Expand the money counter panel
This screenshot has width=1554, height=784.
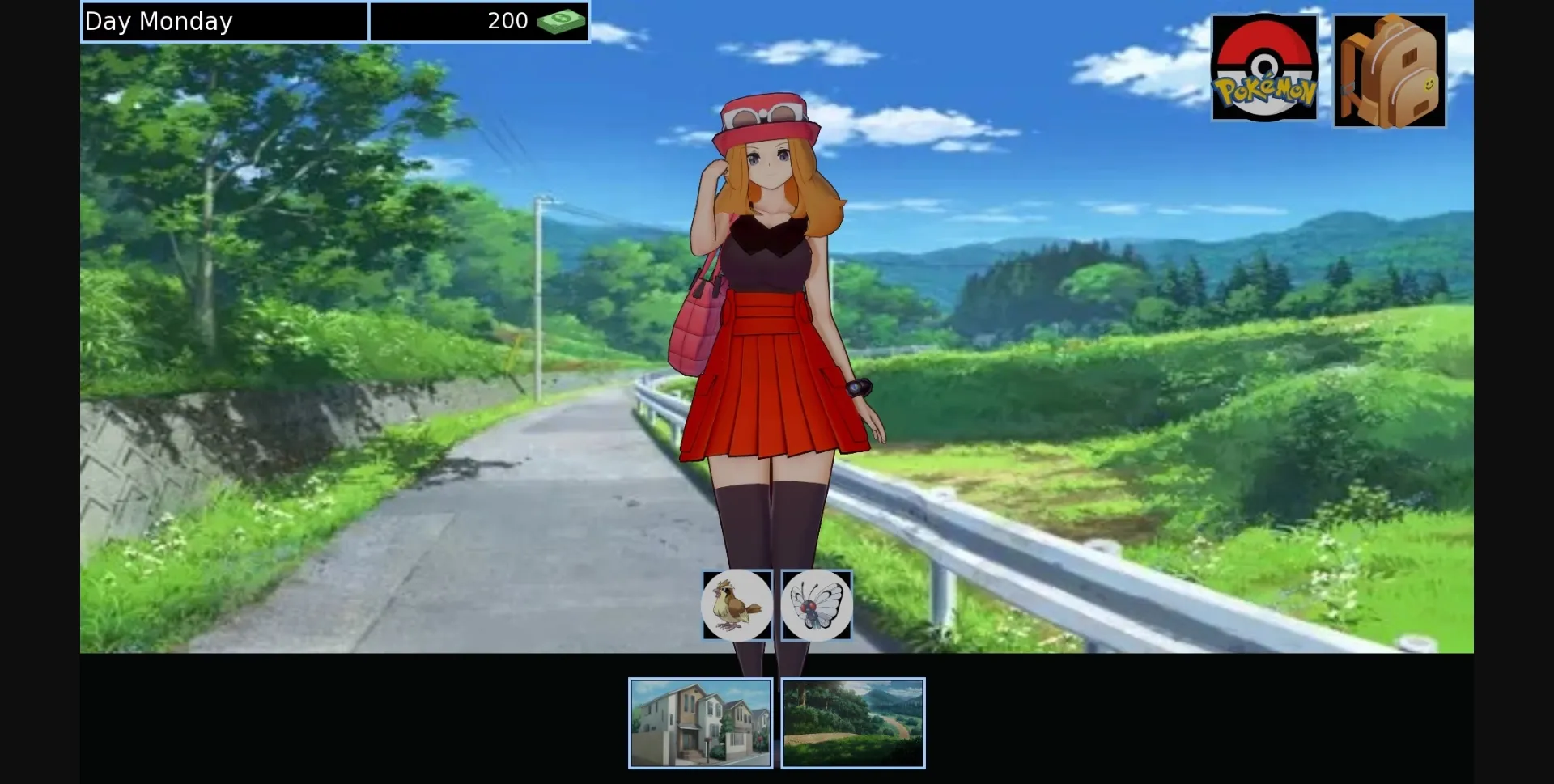481,21
